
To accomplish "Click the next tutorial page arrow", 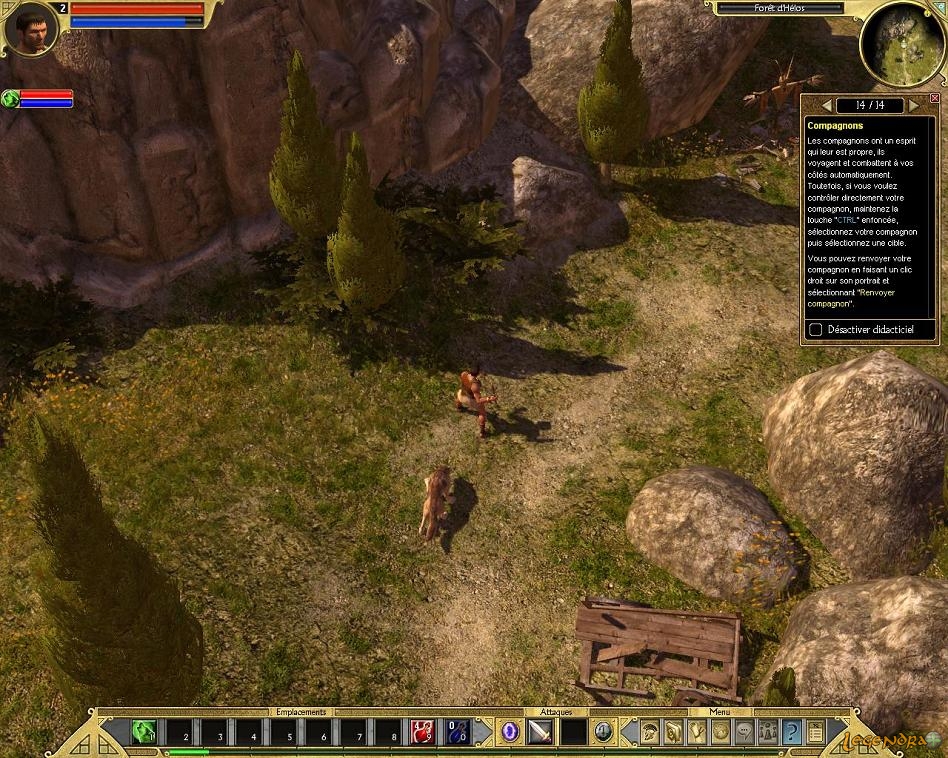I will pyautogui.click(x=913, y=105).
